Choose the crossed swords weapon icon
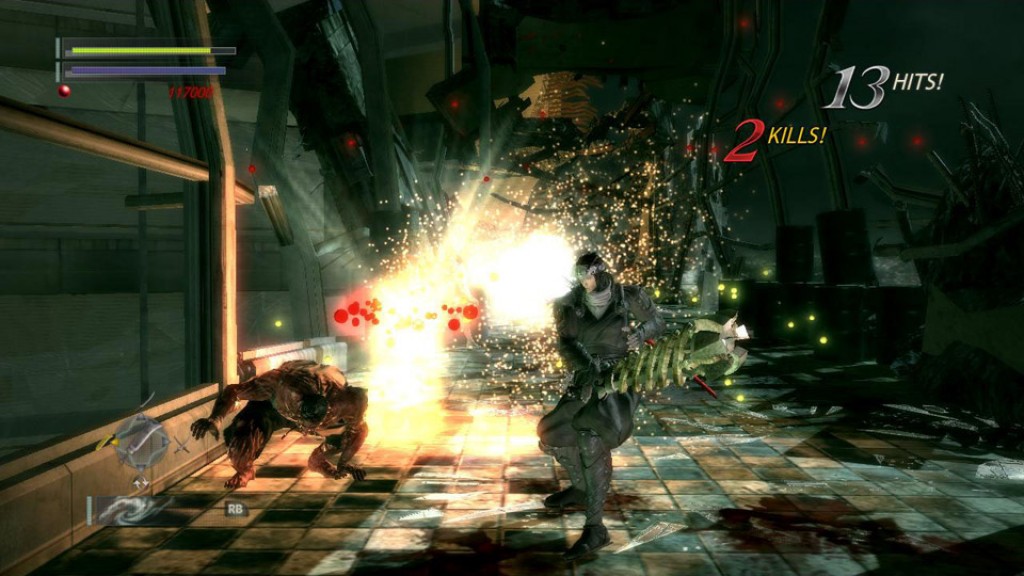The image size is (1024, 576). pos(182,444)
